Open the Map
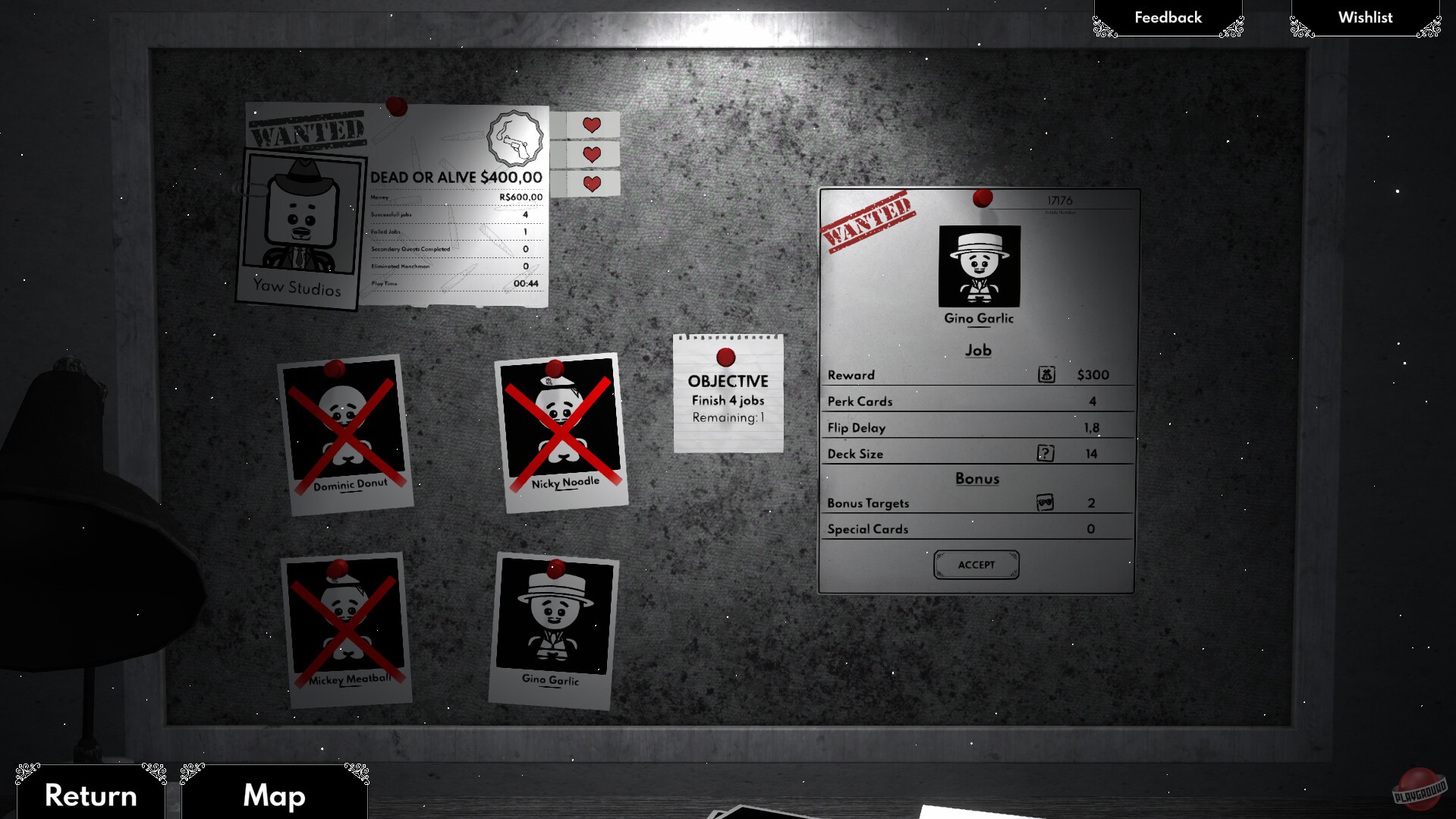This screenshot has height=819, width=1456. (x=273, y=795)
